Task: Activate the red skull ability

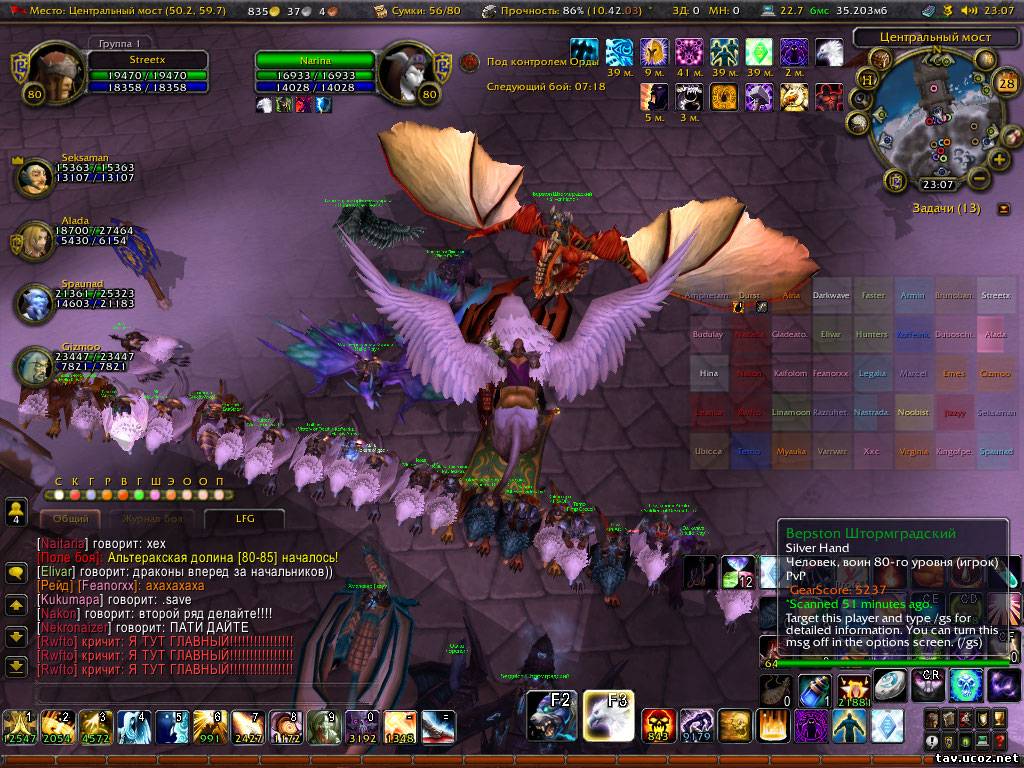Action: pyautogui.click(x=657, y=725)
